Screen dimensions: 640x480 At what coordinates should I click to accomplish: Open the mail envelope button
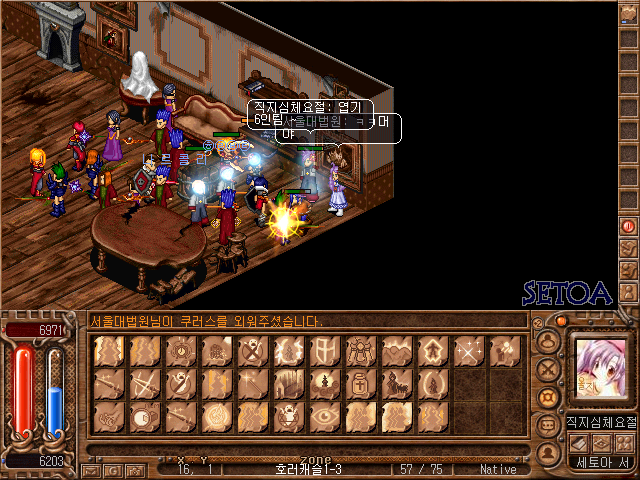pos(90,469)
